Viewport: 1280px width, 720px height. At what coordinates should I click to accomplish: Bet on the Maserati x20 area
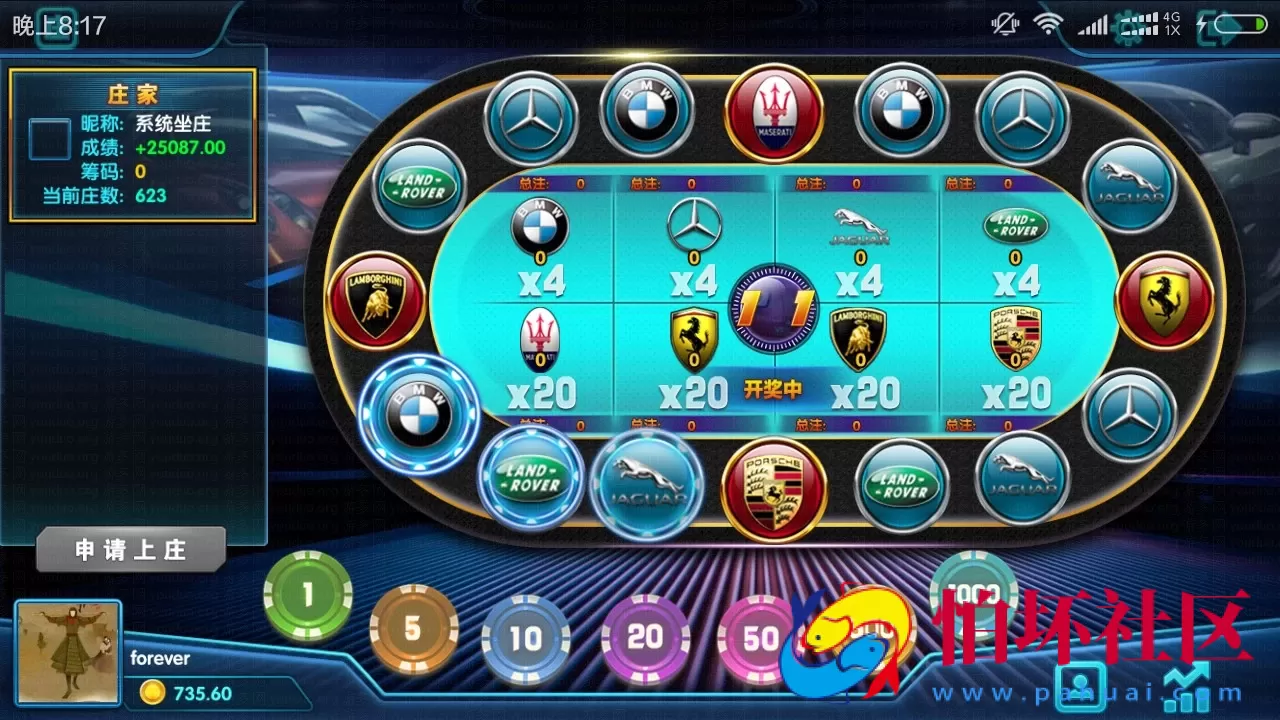(x=541, y=360)
